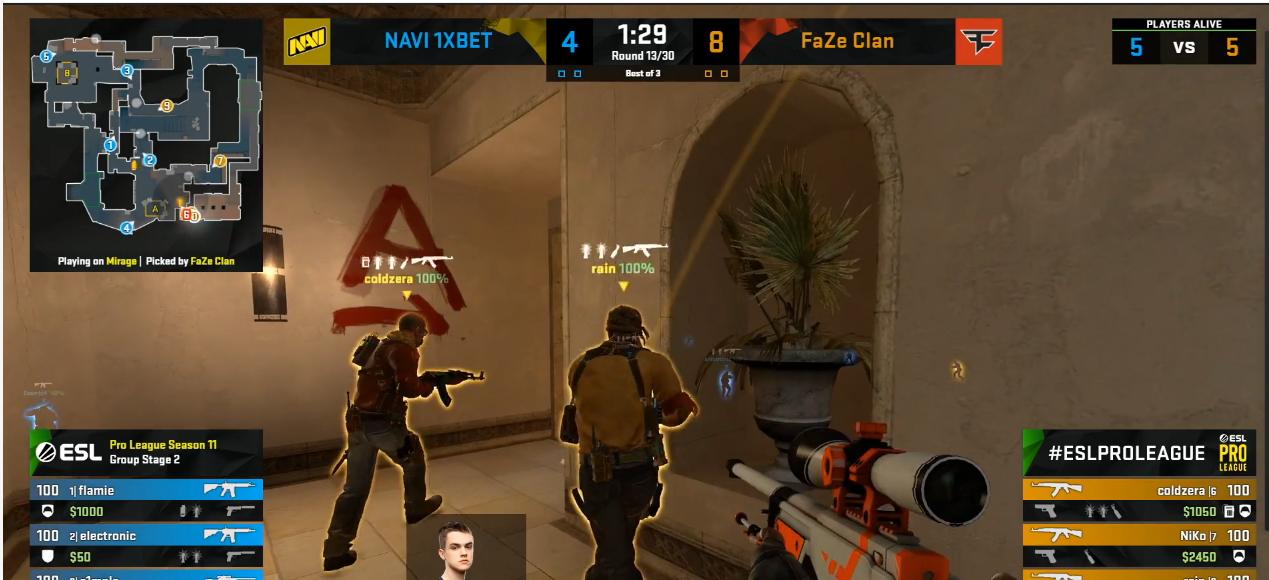Image resolution: width=1269 pixels, height=580 pixels.
Task: Click the NAVI team logo
Action: click(307, 43)
